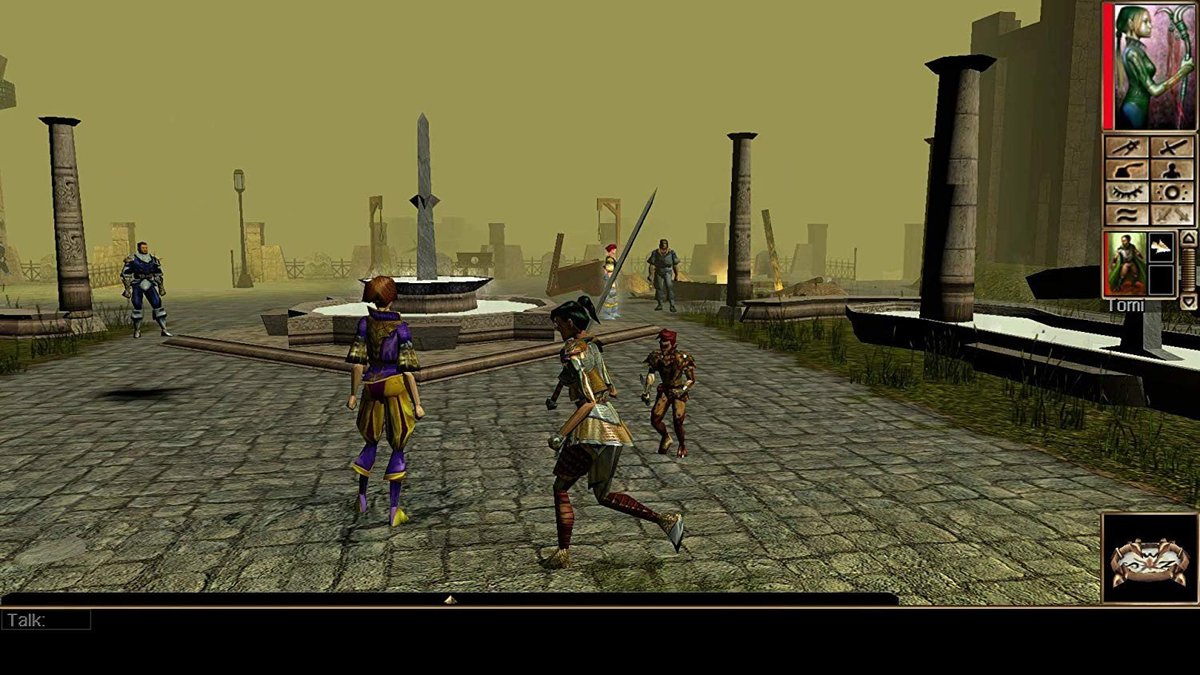Toggle the closed eye icon button

tap(1127, 192)
